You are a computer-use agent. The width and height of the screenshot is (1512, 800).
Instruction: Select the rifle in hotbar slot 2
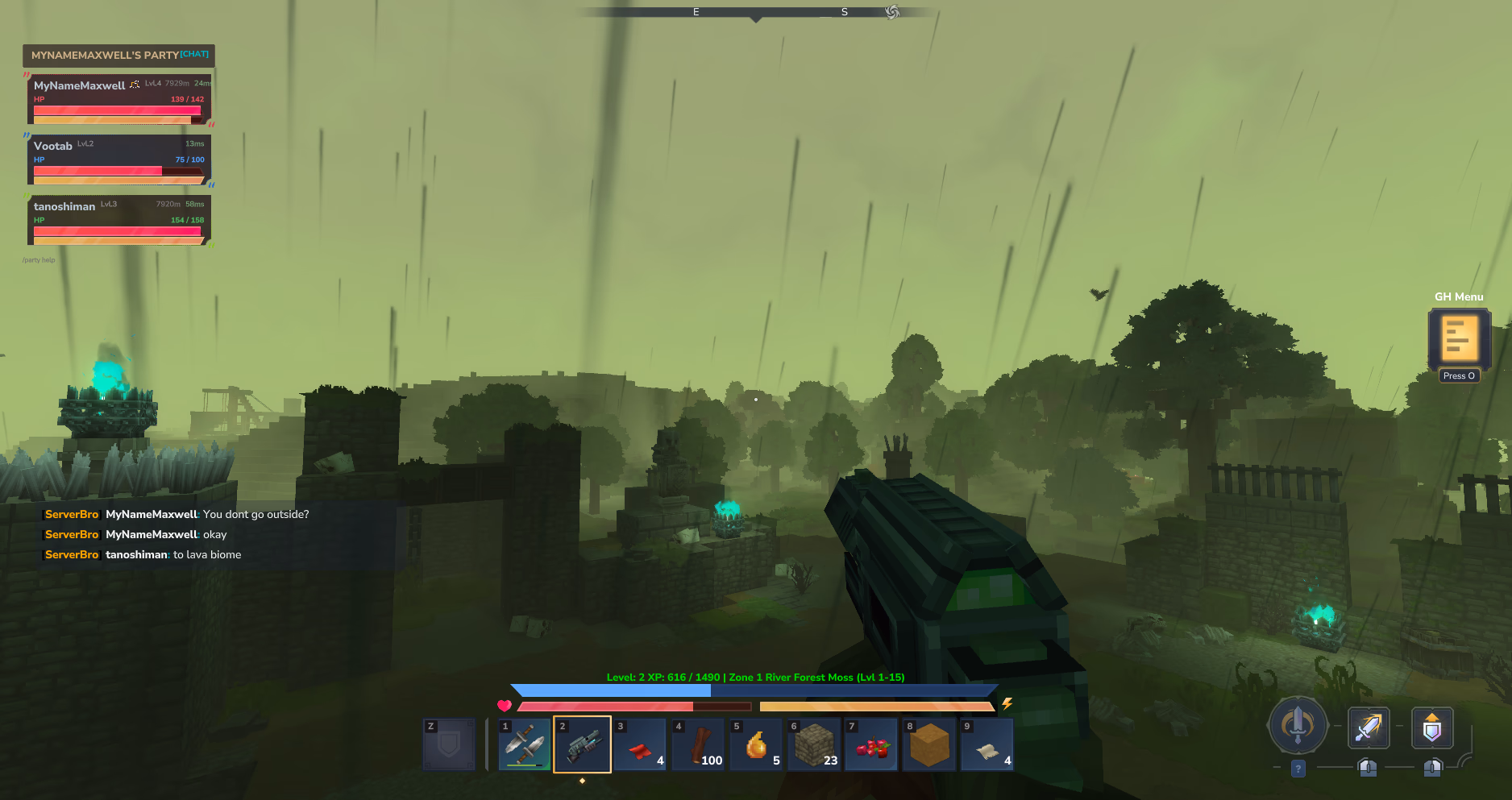pos(582,743)
